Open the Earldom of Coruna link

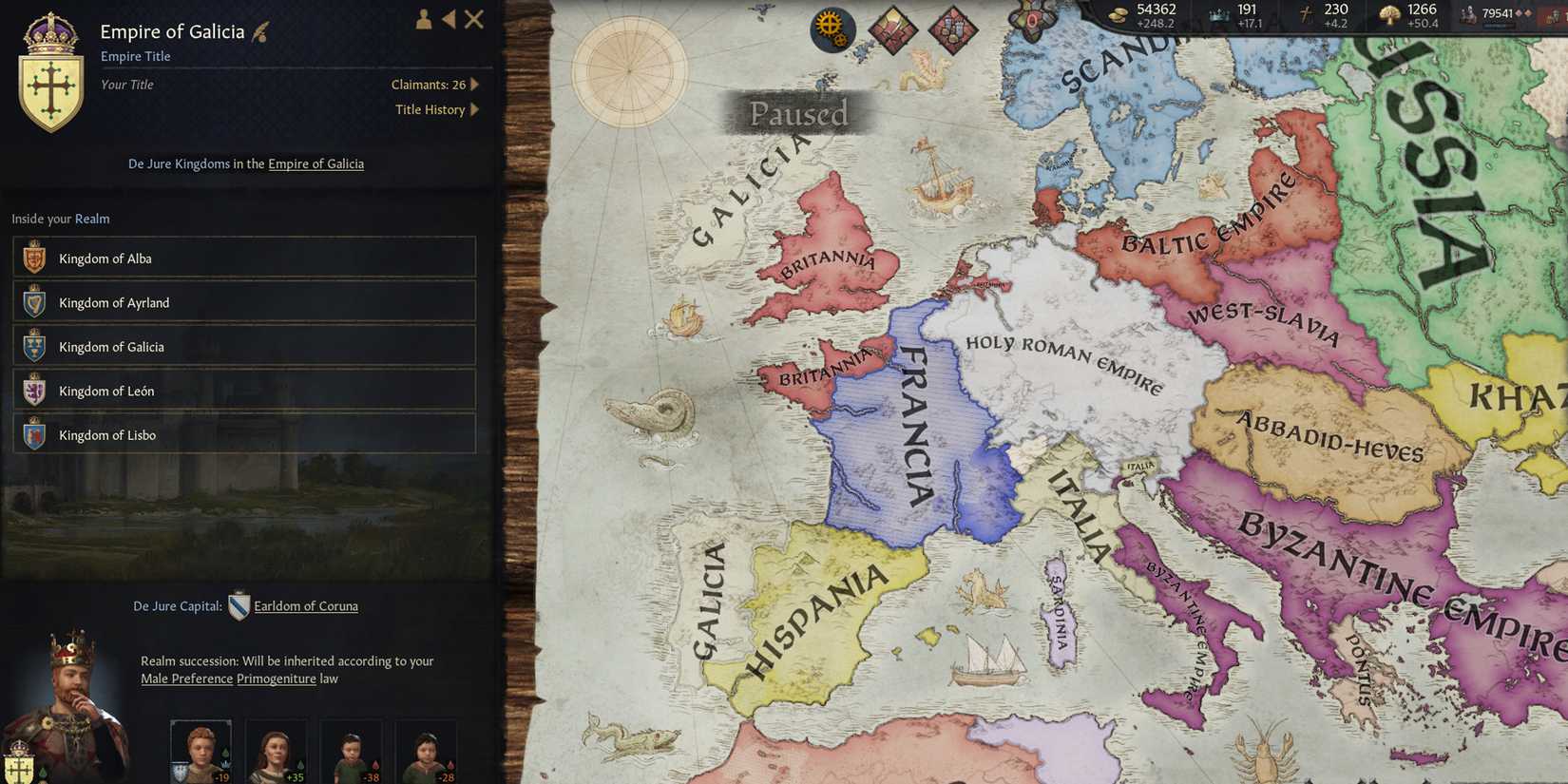[x=305, y=605]
